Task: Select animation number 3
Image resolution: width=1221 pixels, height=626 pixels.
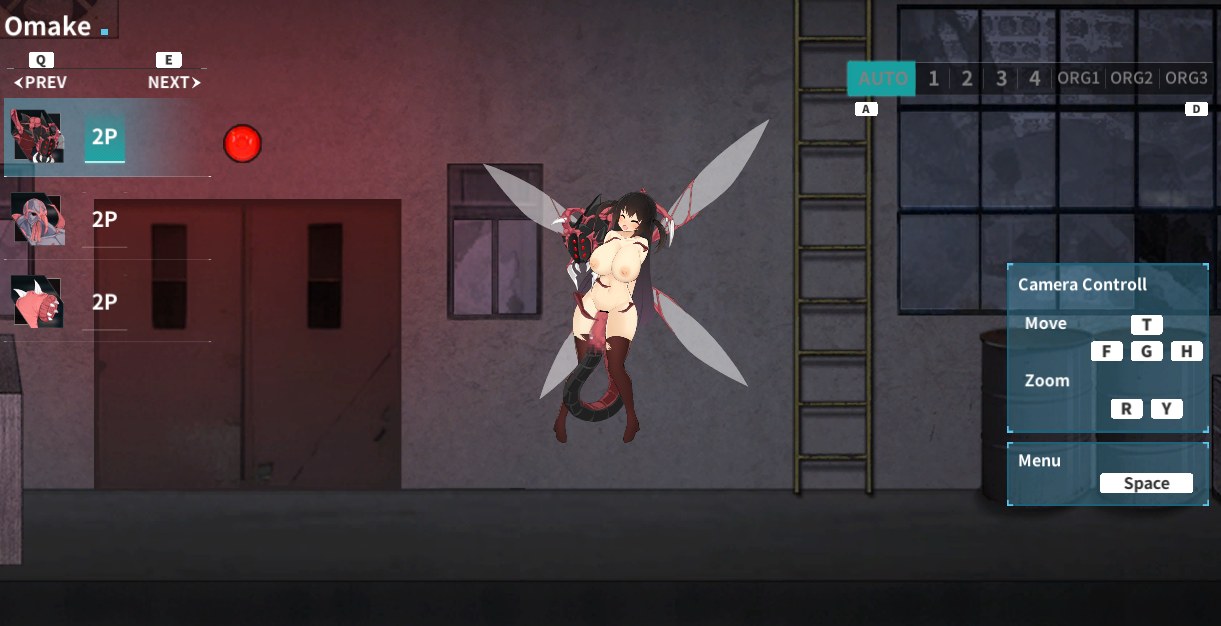Action: [x=1001, y=79]
